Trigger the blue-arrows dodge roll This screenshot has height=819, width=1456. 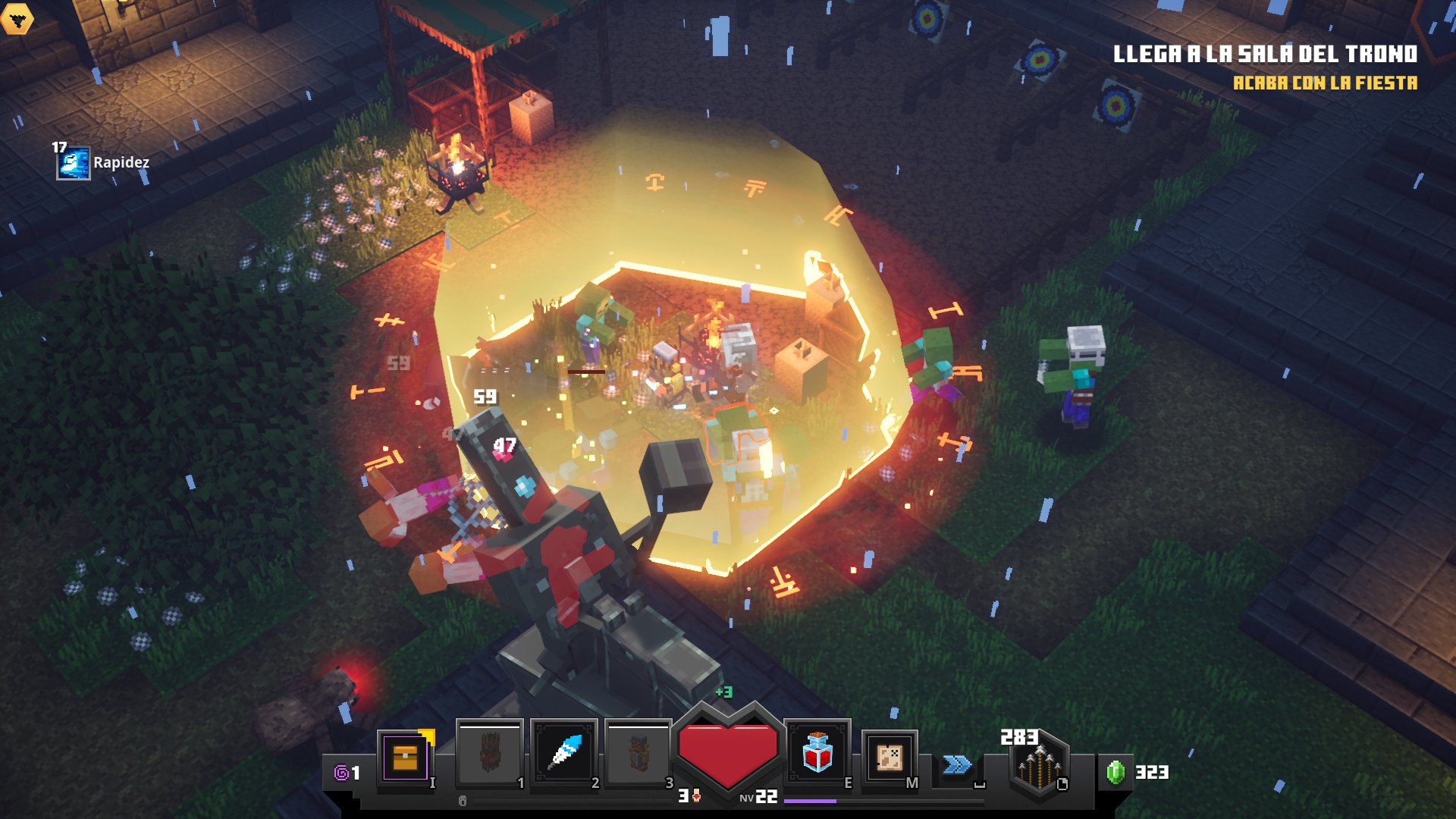(957, 764)
